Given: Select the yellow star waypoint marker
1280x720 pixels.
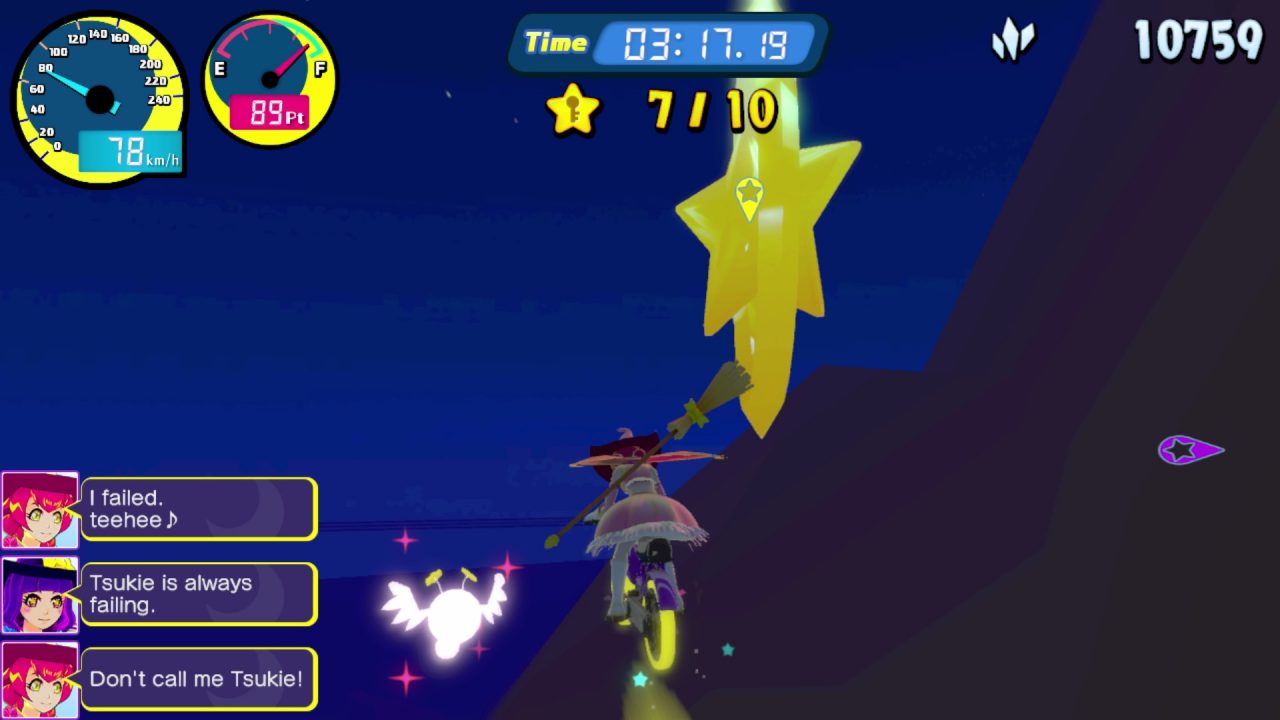Looking at the screenshot, I should point(749,196).
